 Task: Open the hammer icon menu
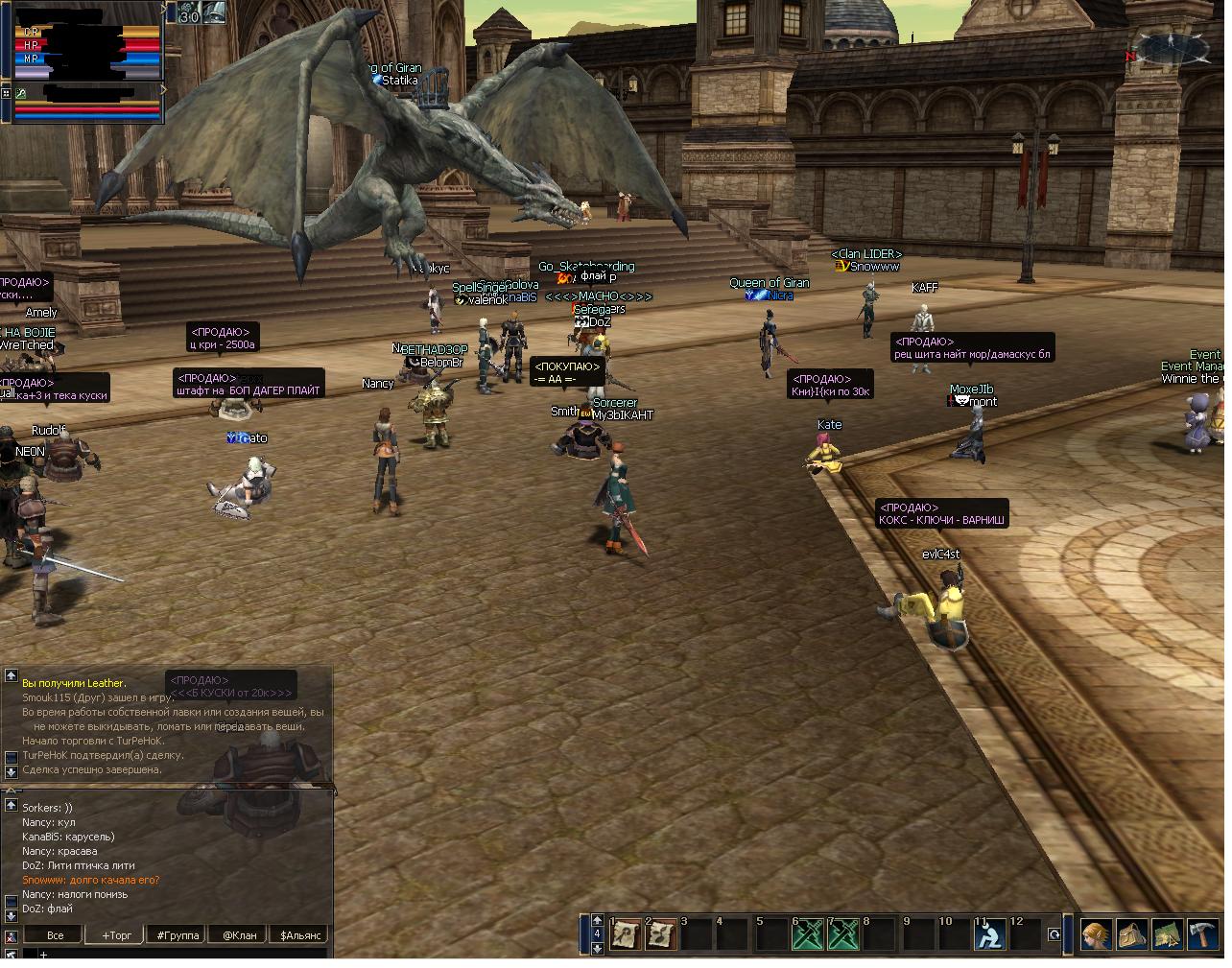[x=1202, y=934]
